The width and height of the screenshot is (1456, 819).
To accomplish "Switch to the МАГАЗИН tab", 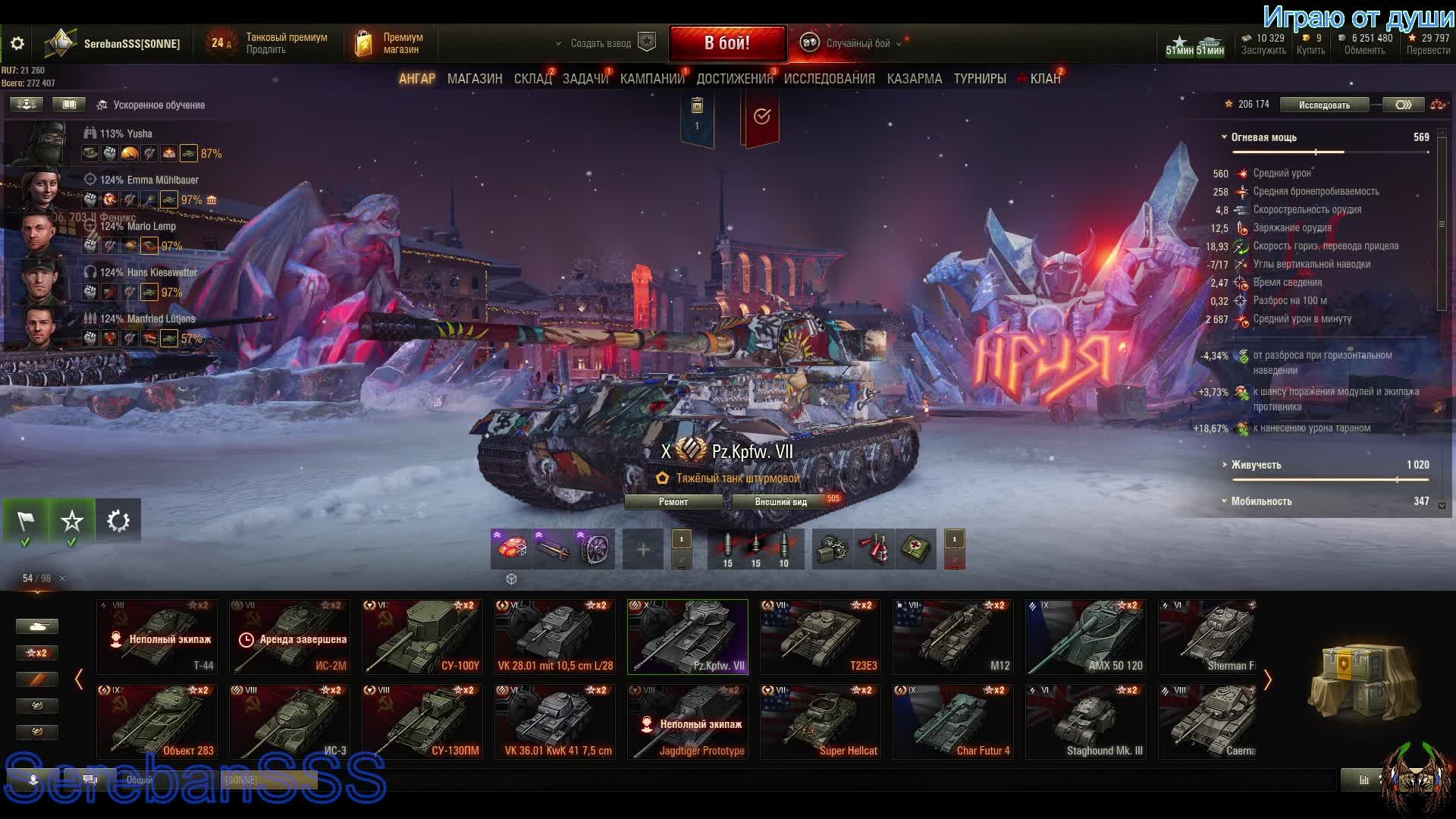I will (x=475, y=79).
